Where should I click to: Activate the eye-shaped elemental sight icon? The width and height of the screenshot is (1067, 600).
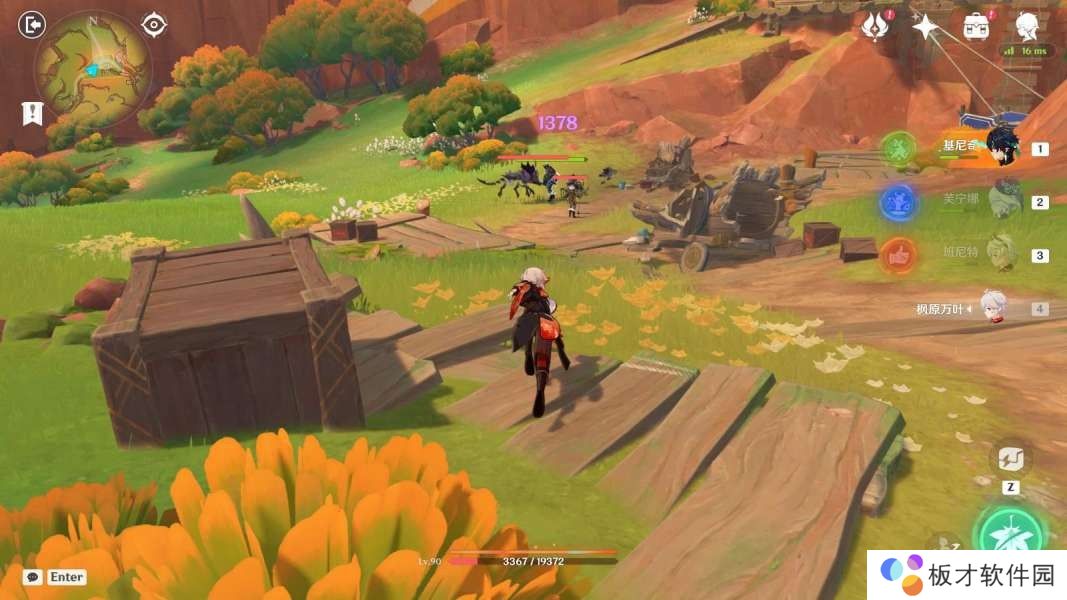point(154,24)
